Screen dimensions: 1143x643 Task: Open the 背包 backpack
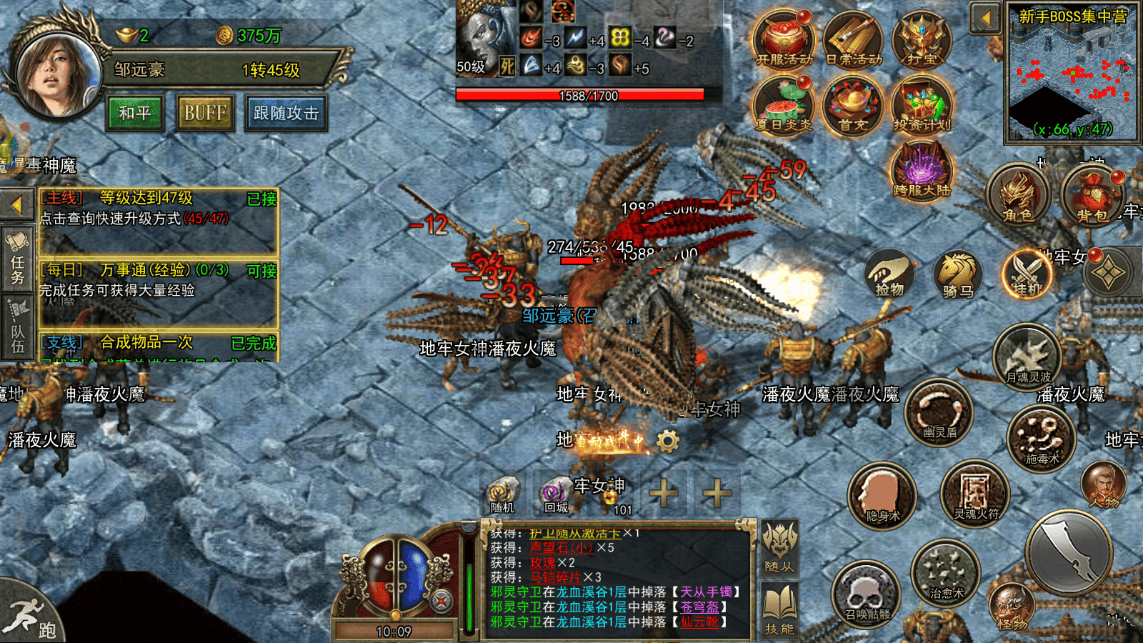click(1091, 194)
